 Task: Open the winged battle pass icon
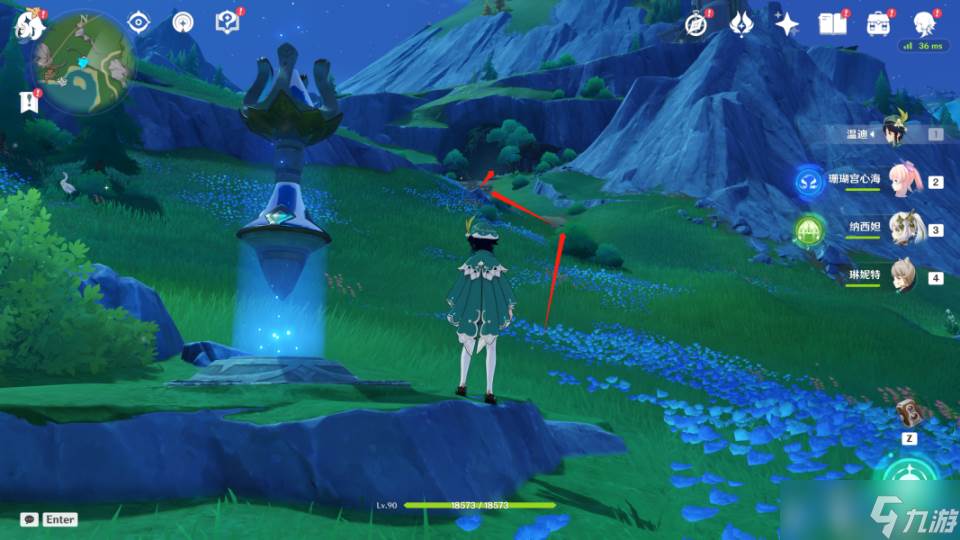(x=741, y=24)
